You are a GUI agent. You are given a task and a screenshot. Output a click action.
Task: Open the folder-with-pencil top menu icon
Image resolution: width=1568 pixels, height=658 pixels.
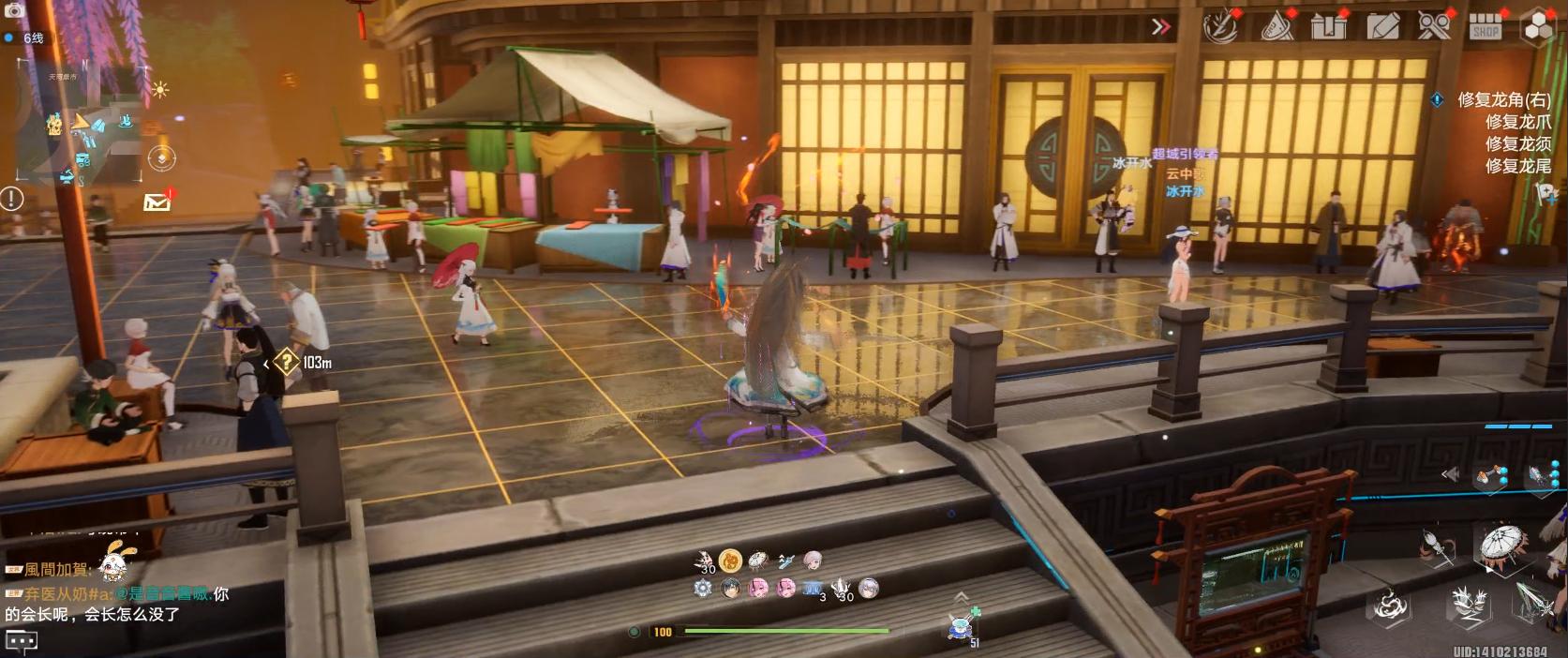pos(1382,26)
